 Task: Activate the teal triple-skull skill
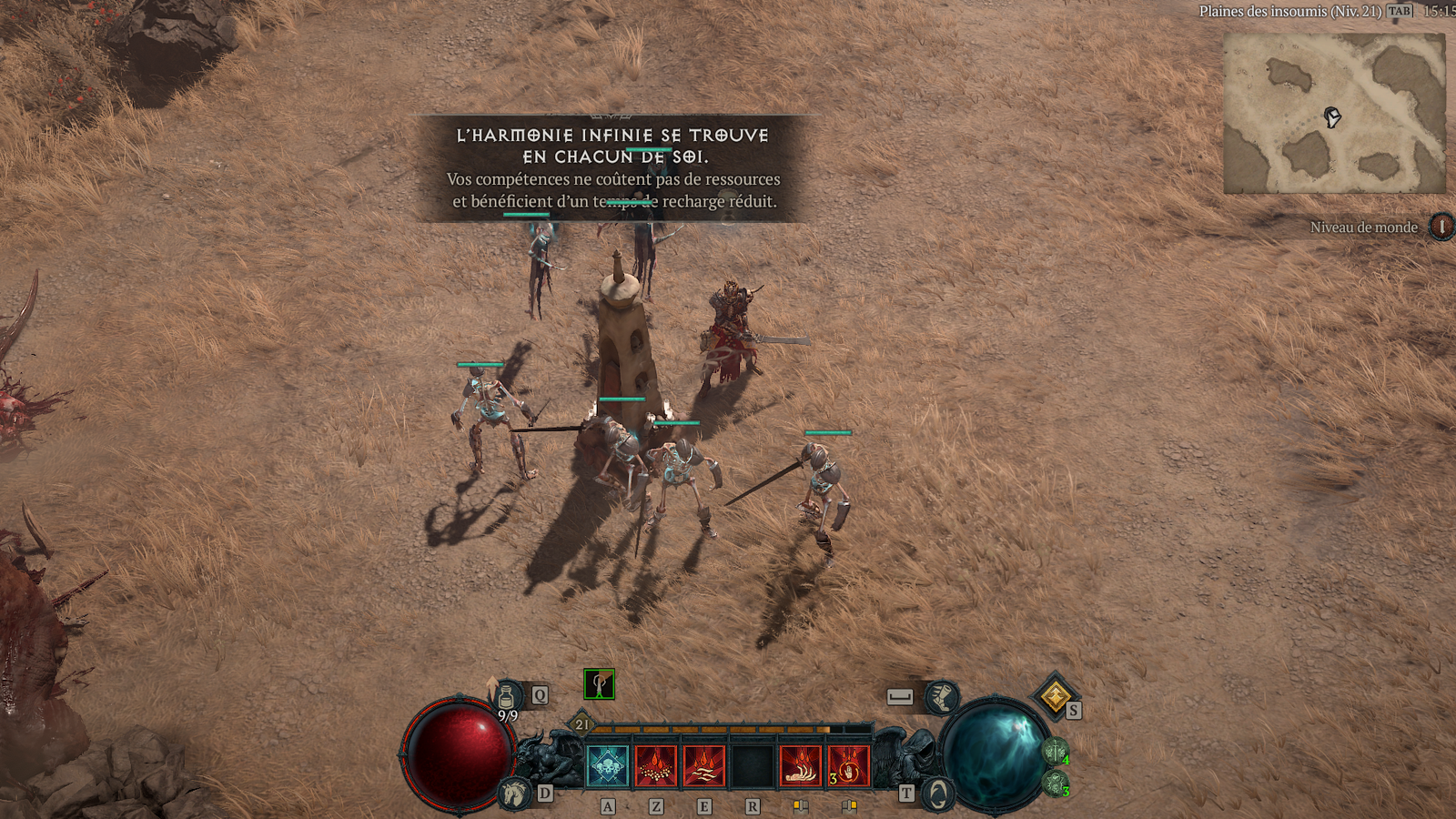coord(608,766)
